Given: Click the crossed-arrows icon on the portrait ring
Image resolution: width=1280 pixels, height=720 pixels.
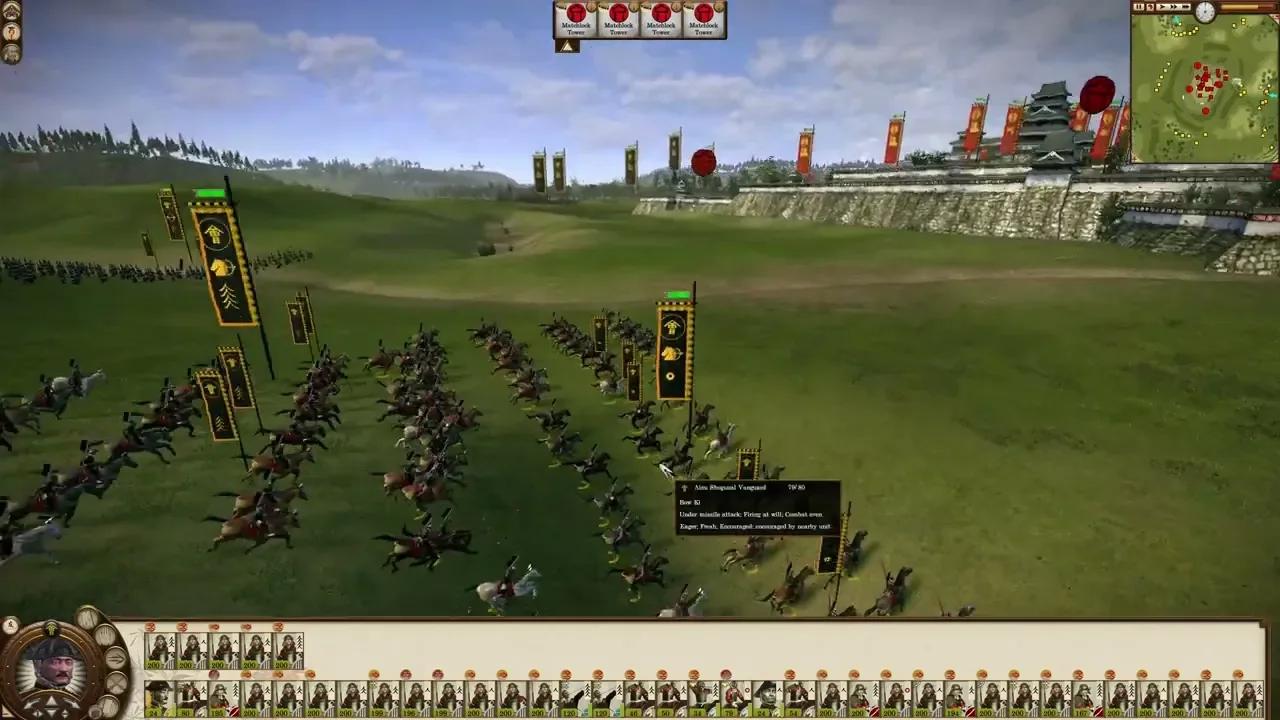Looking at the screenshot, I should pyautogui.click(x=117, y=682).
